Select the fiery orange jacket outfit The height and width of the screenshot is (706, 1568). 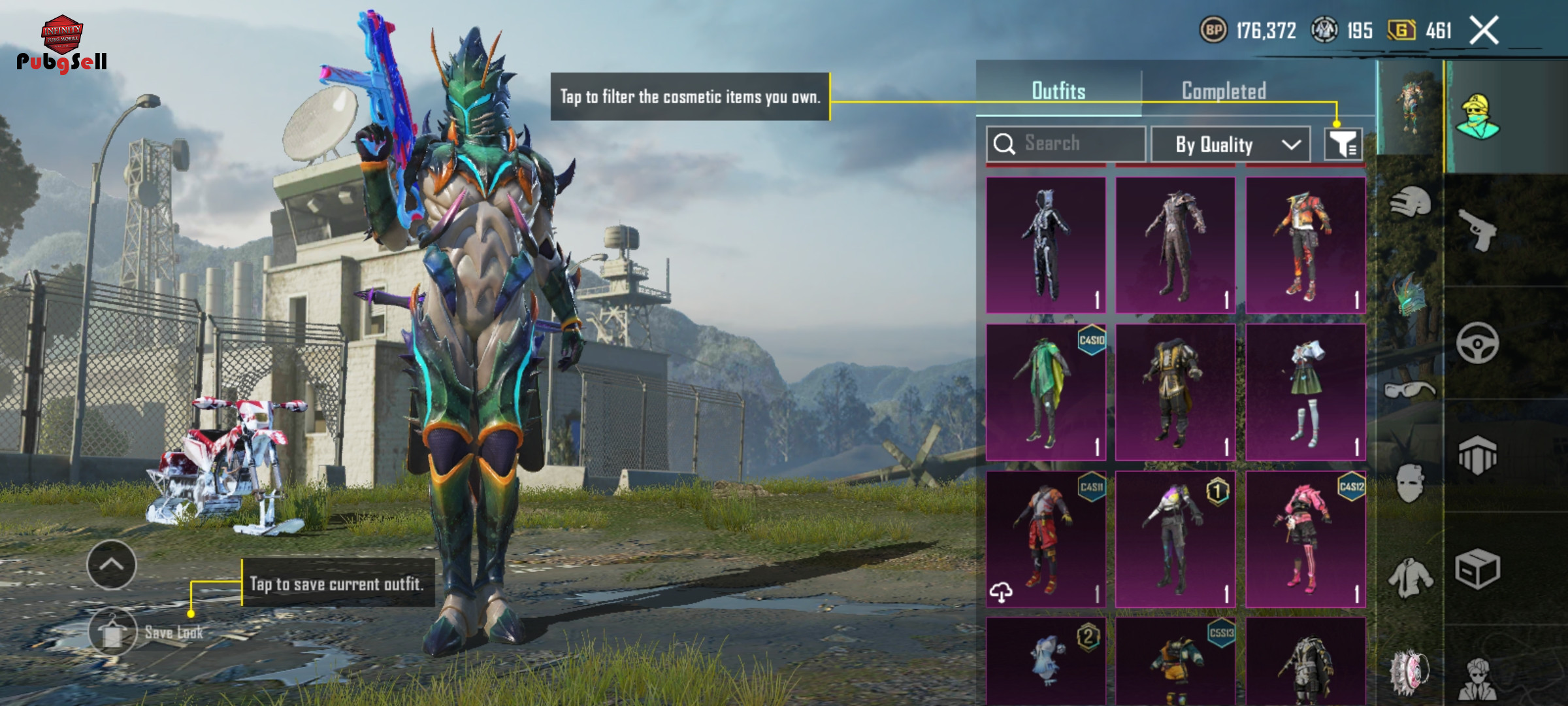[x=1305, y=245]
